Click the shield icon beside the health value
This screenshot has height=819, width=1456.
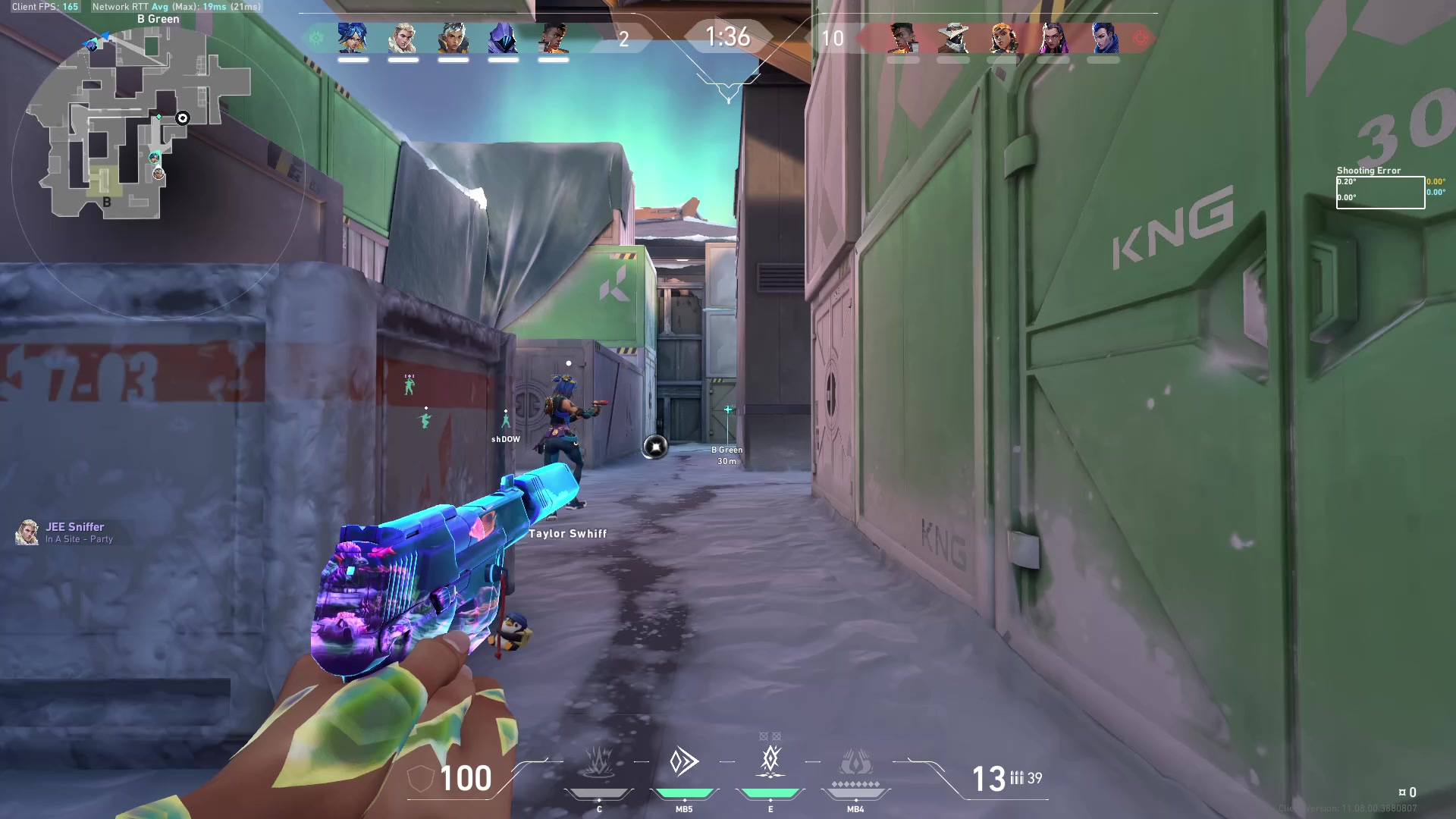click(419, 778)
